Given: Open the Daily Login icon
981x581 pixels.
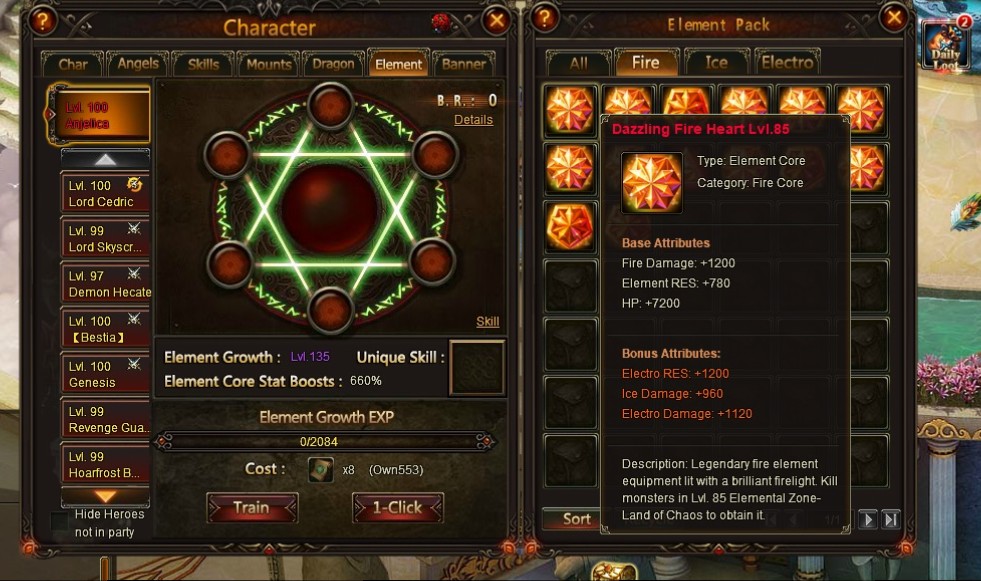Looking at the screenshot, I should tap(947, 46).
